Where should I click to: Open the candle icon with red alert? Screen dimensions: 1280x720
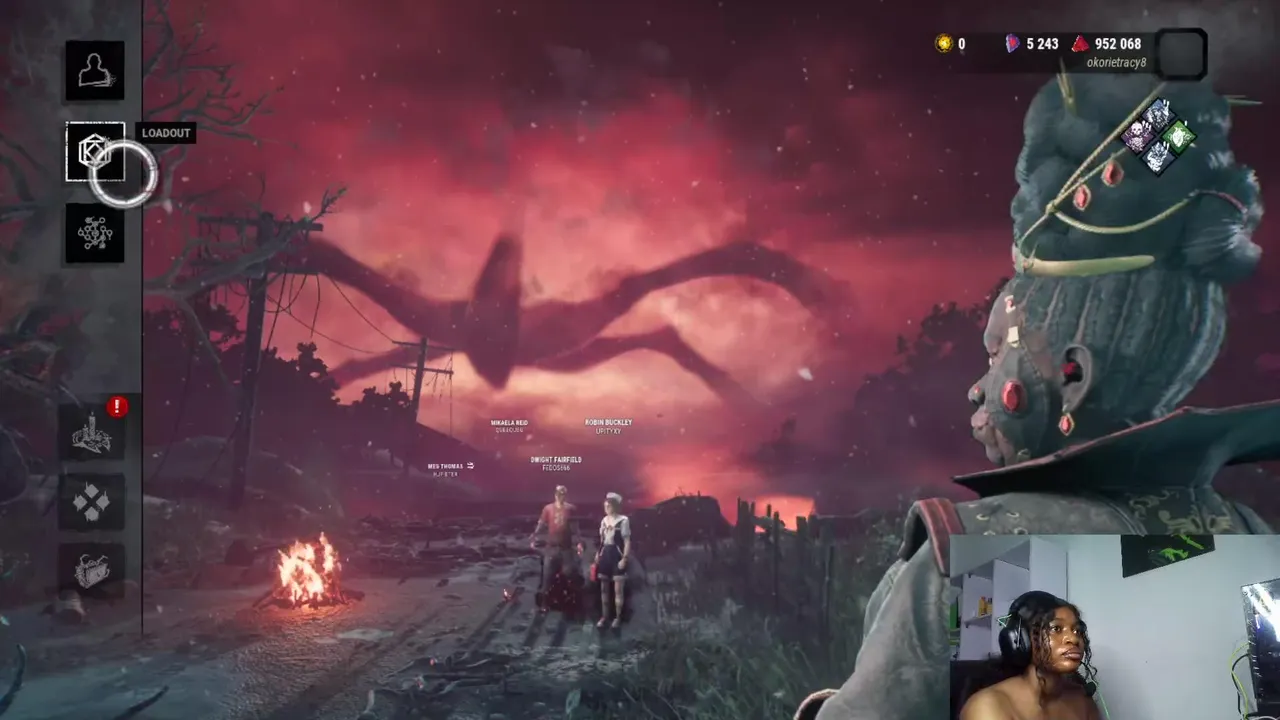[x=92, y=433]
